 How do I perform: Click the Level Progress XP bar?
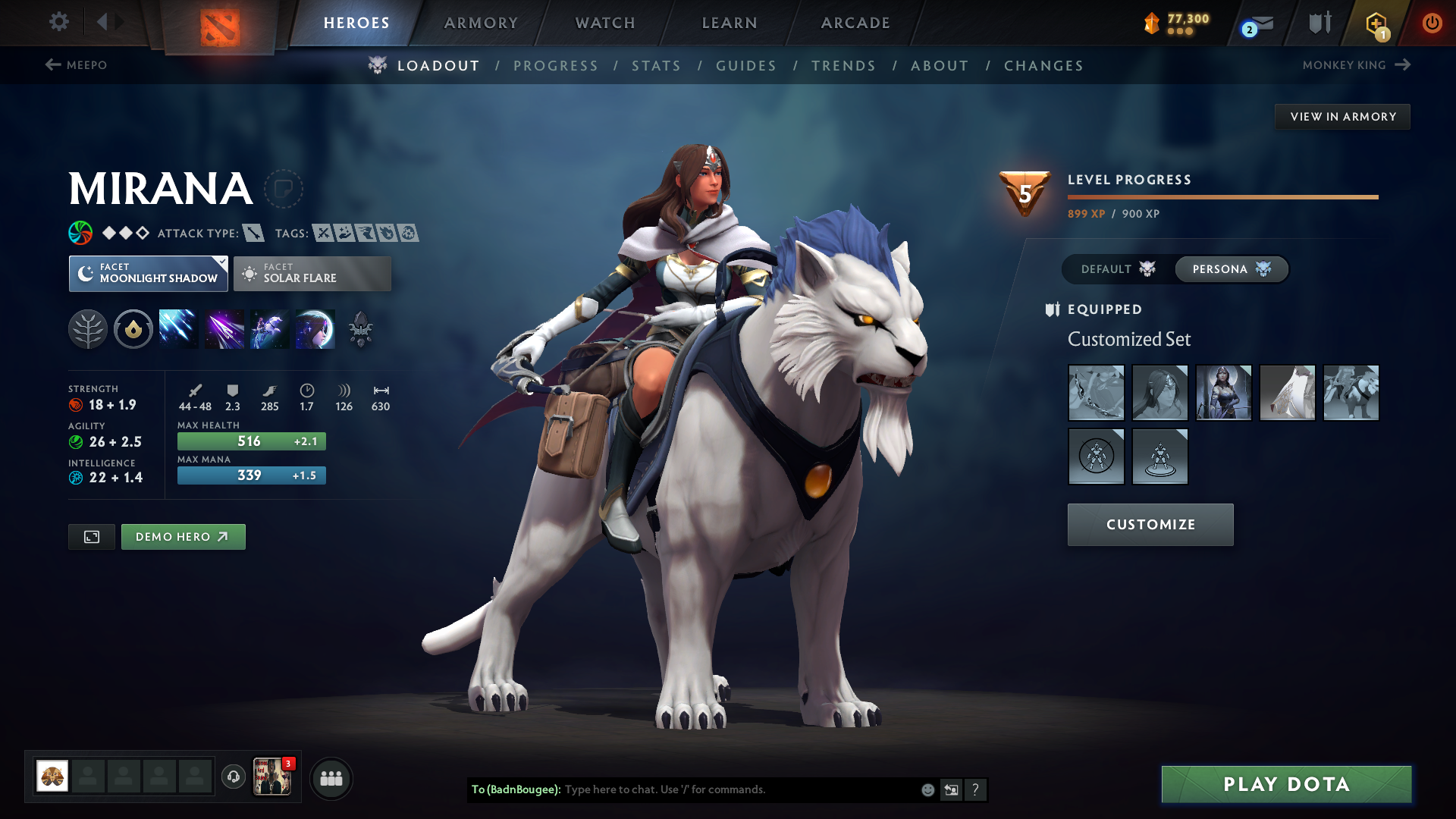click(x=1222, y=196)
